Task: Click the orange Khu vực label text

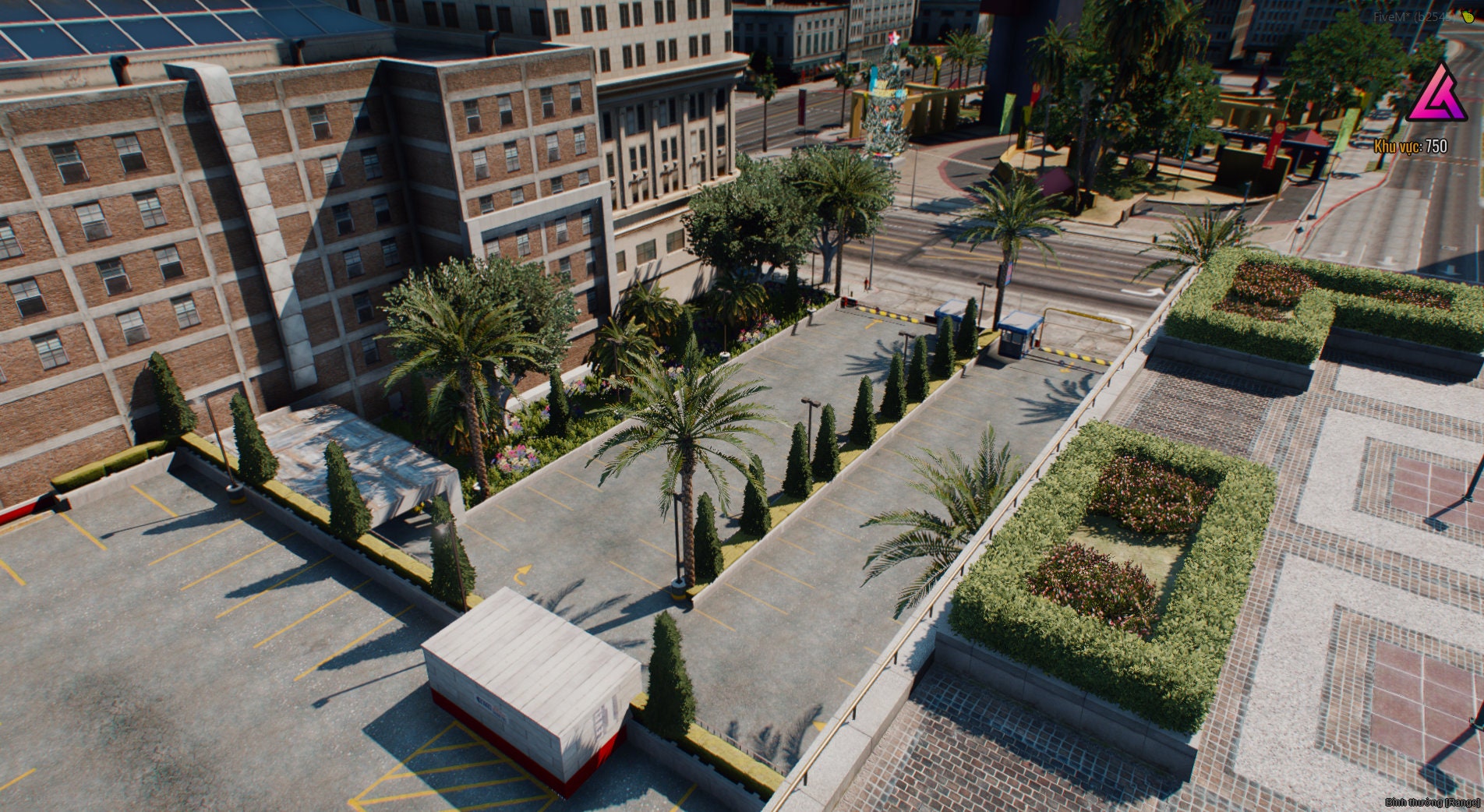Action: pos(1398,147)
